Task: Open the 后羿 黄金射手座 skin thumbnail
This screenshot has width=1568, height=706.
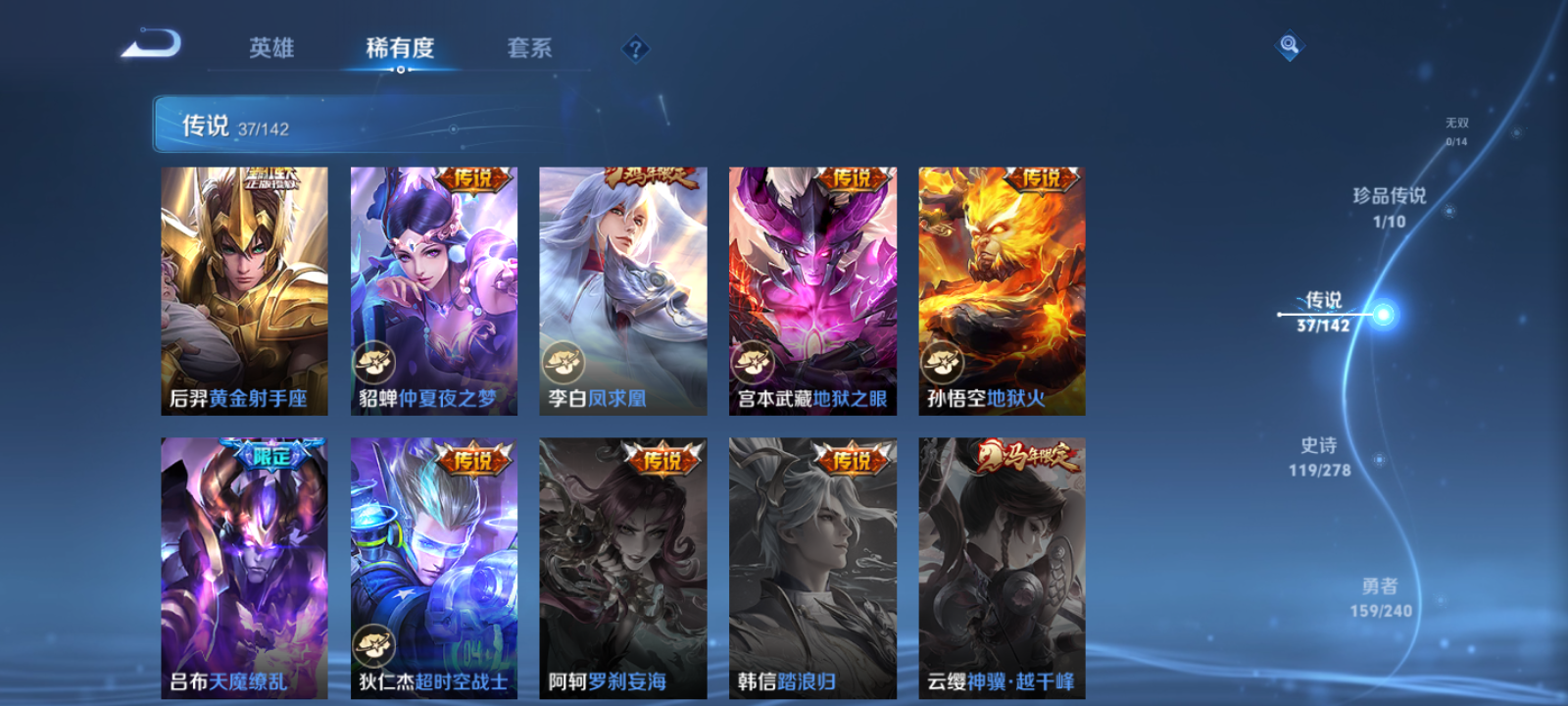Action: [244, 289]
